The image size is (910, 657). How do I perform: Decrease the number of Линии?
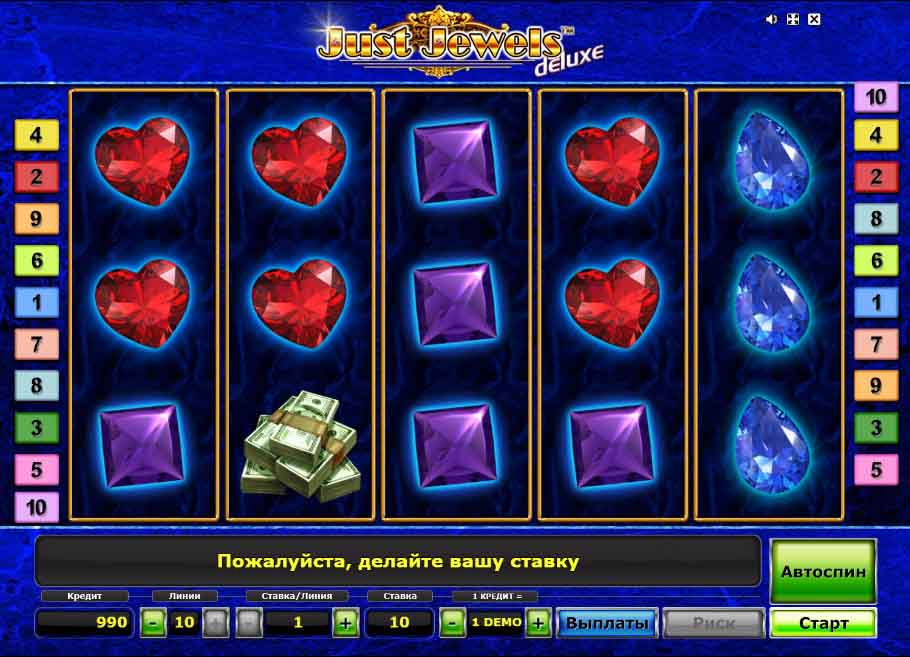point(153,623)
